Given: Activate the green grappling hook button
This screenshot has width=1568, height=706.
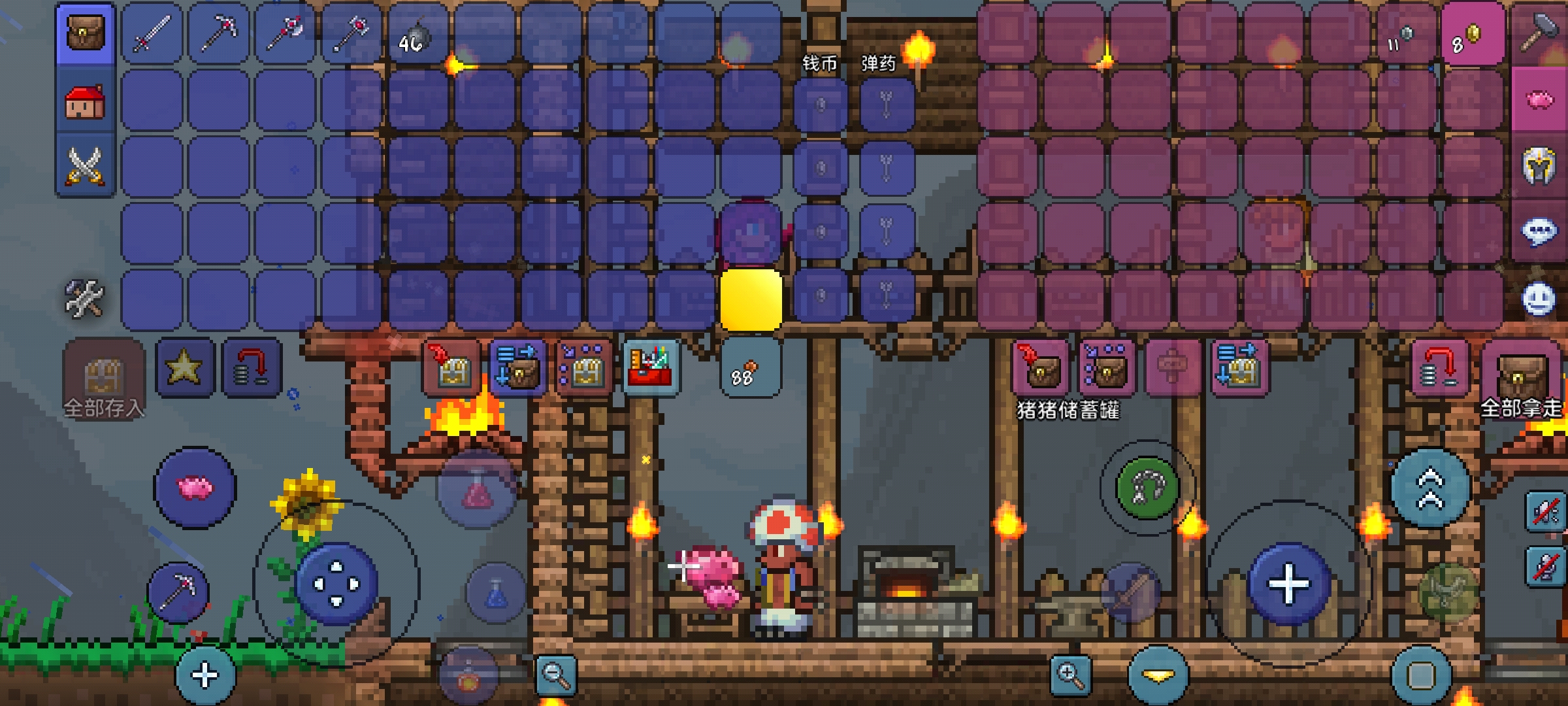Looking at the screenshot, I should pos(1147,488).
